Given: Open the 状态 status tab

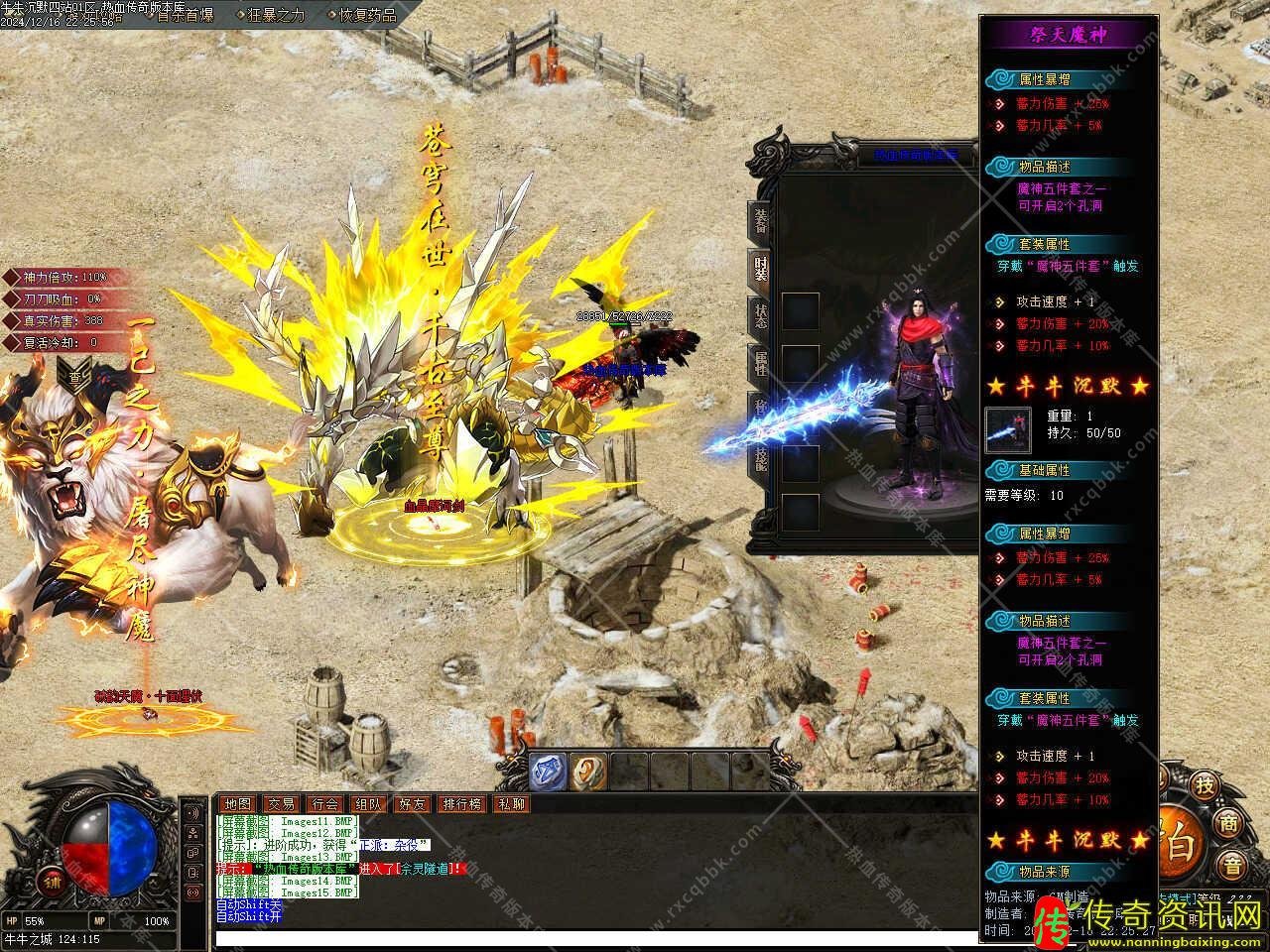Looking at the screenshot, I should pyautogui.click(x=761, y=315).
